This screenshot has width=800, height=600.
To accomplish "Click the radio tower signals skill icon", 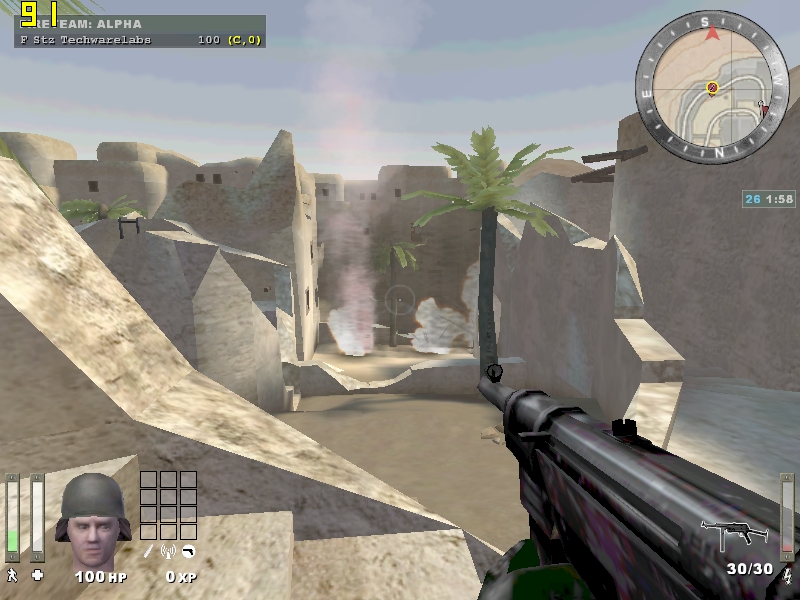I will [x=168, y=551].
